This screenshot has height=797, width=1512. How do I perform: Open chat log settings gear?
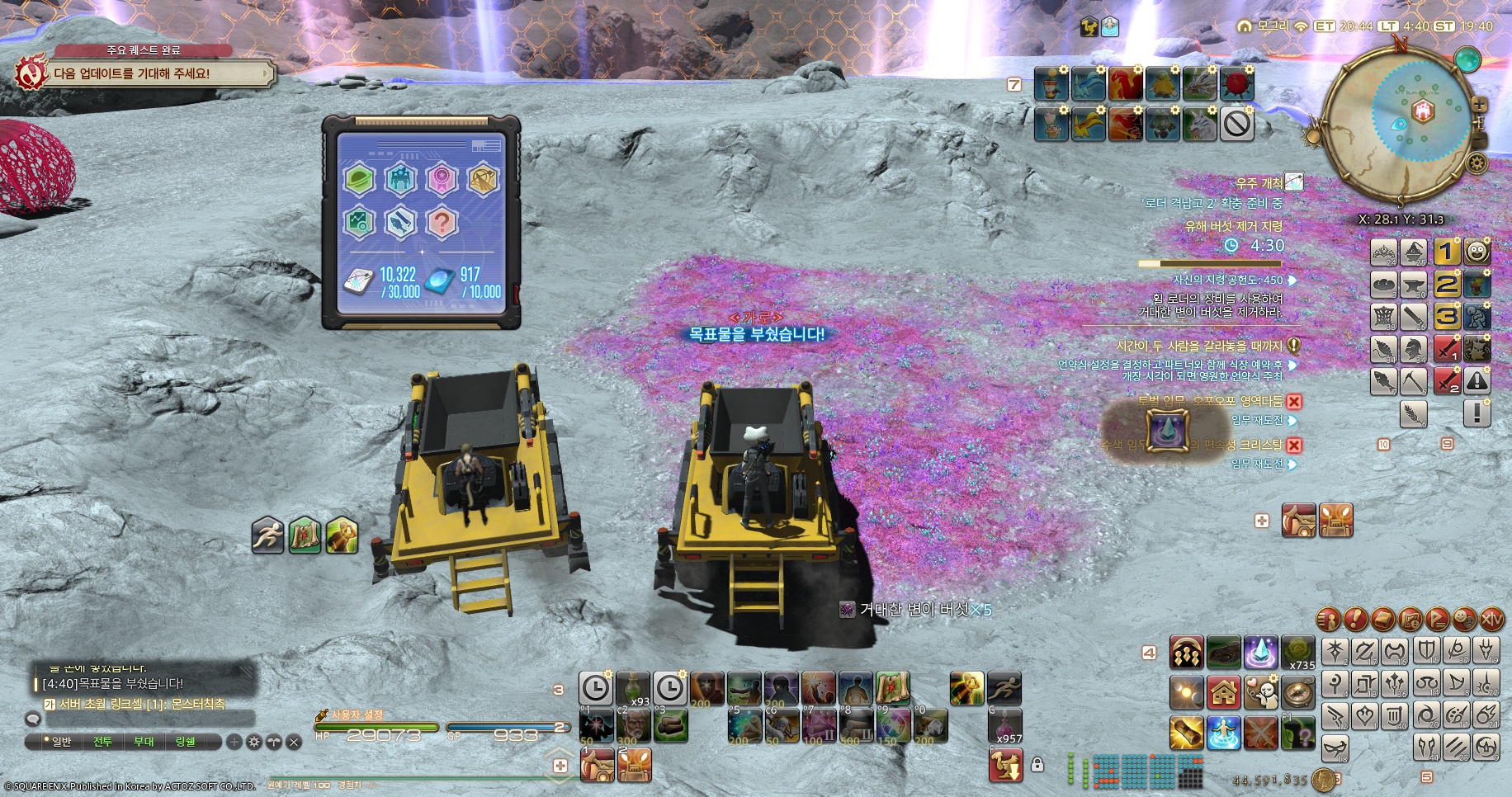[254, 742]
